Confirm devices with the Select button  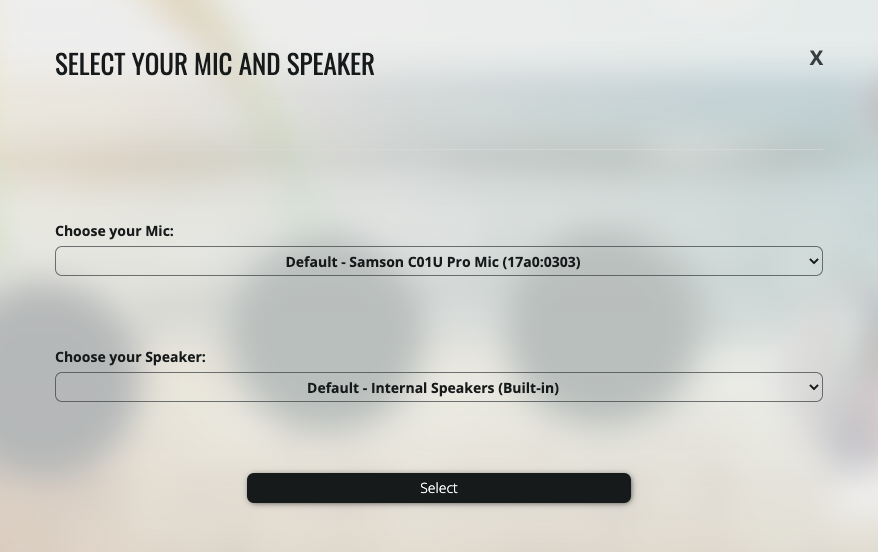coord(438,488)
